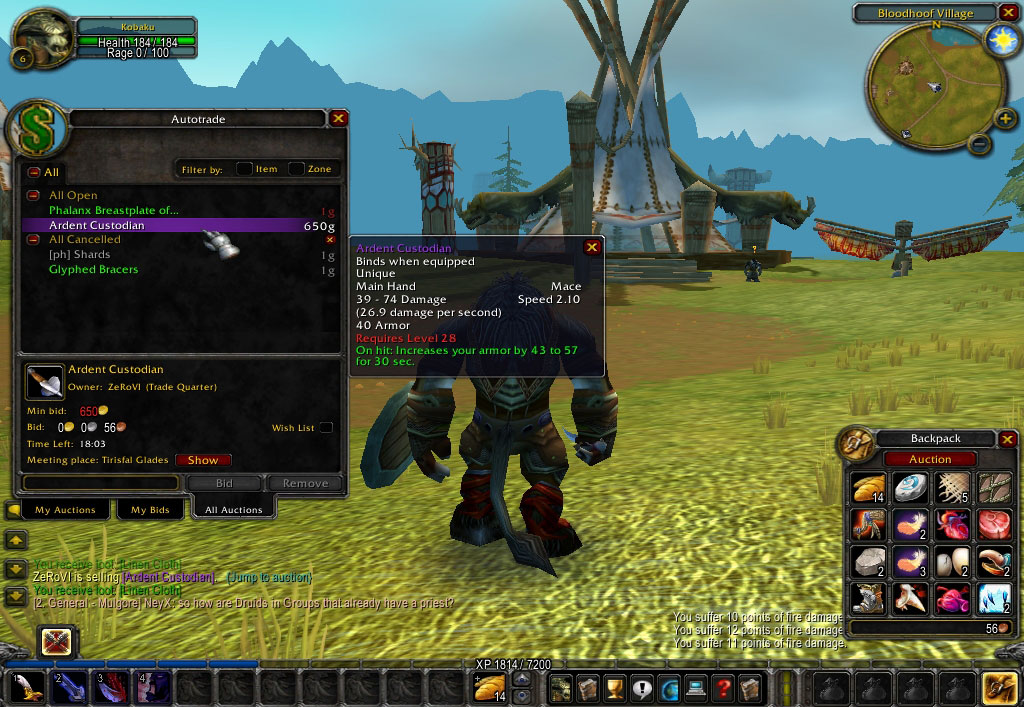Viewport: 1024px width, 707px height.
Task: Toggle the Zone filter checkbox
Action: pos(296,169)
